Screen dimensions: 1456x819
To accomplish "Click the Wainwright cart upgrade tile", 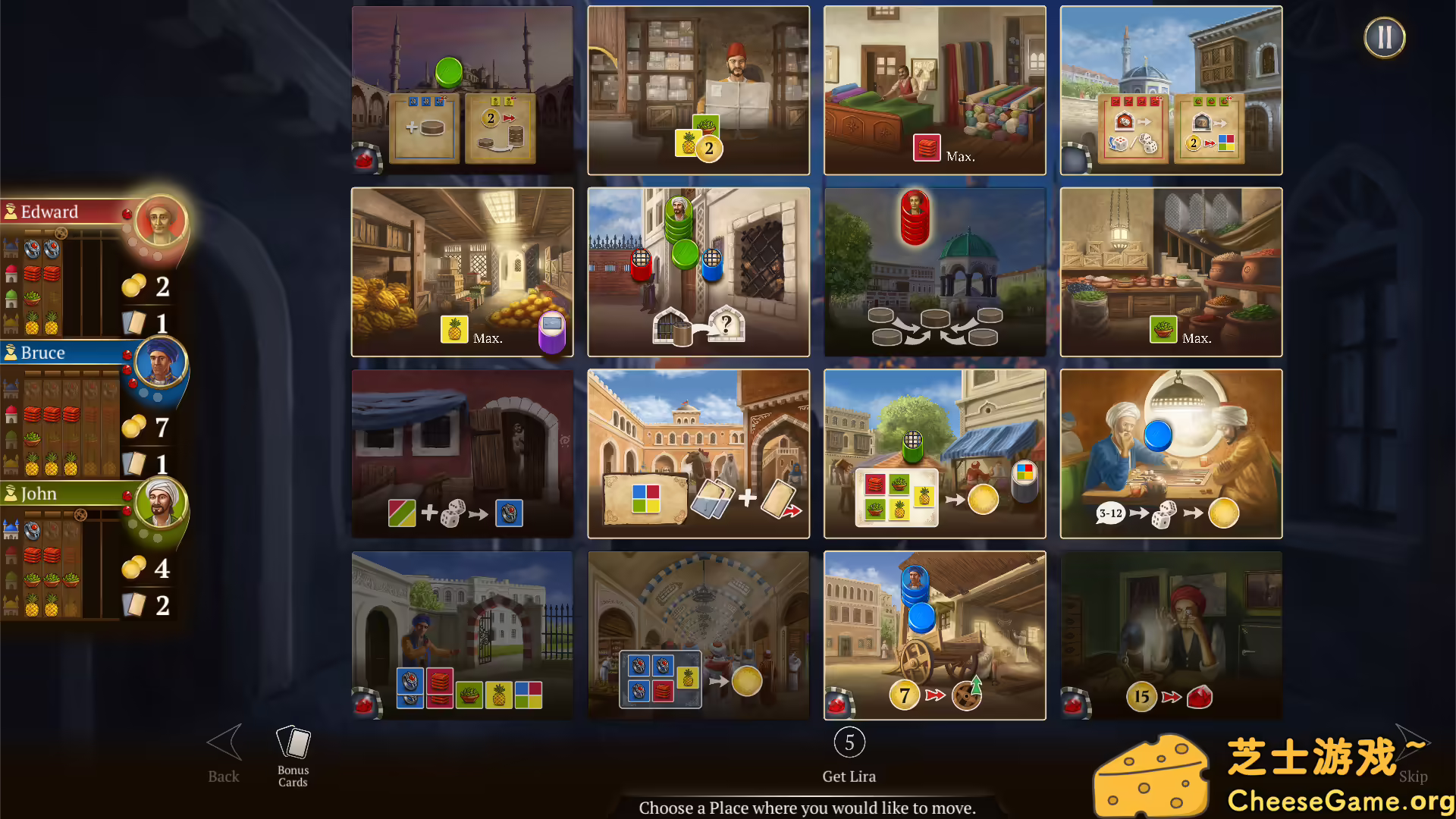I will pos(934,636).
